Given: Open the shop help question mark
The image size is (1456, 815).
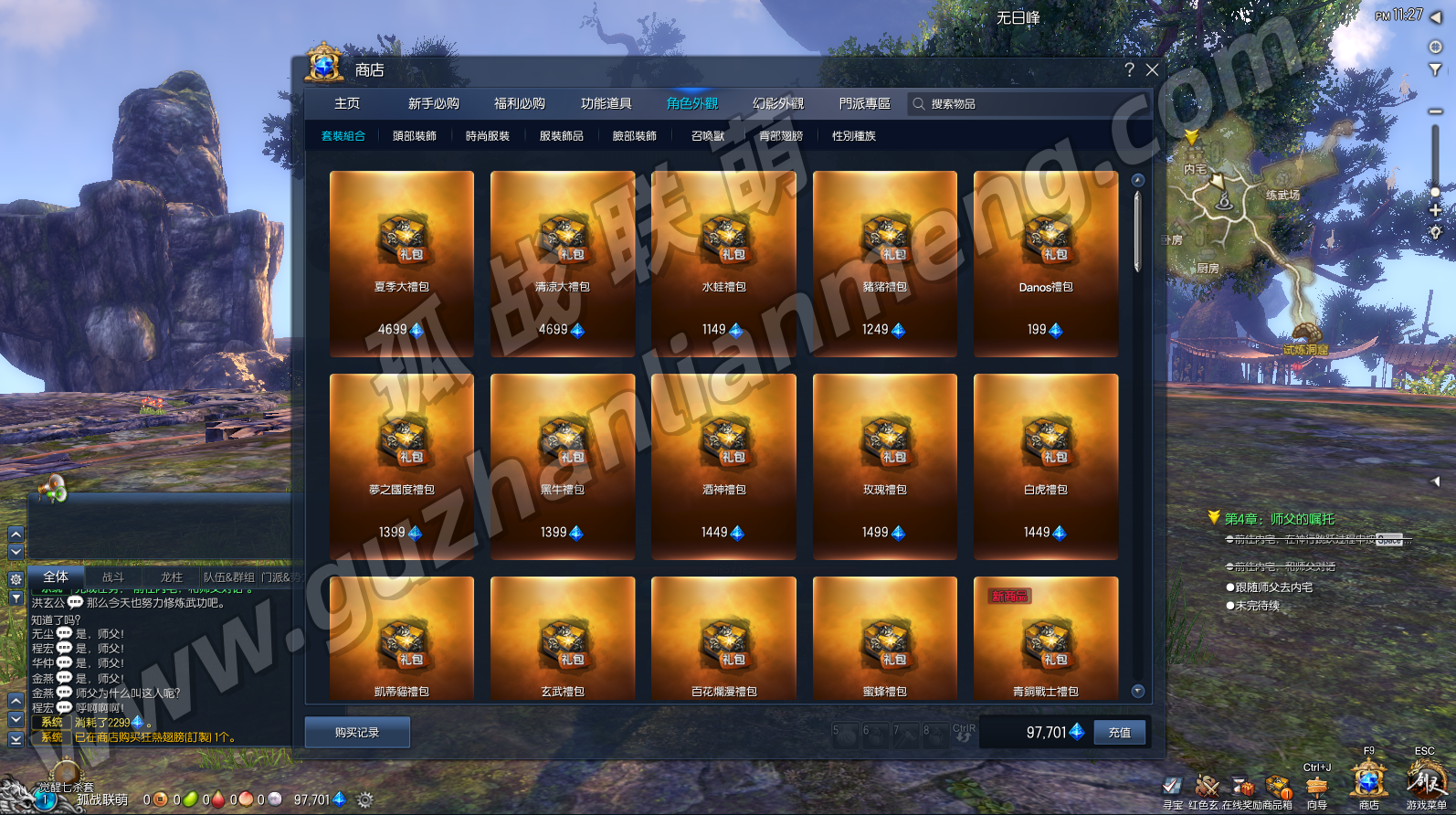Looking at the screenshot, I should pos(1130,70).
